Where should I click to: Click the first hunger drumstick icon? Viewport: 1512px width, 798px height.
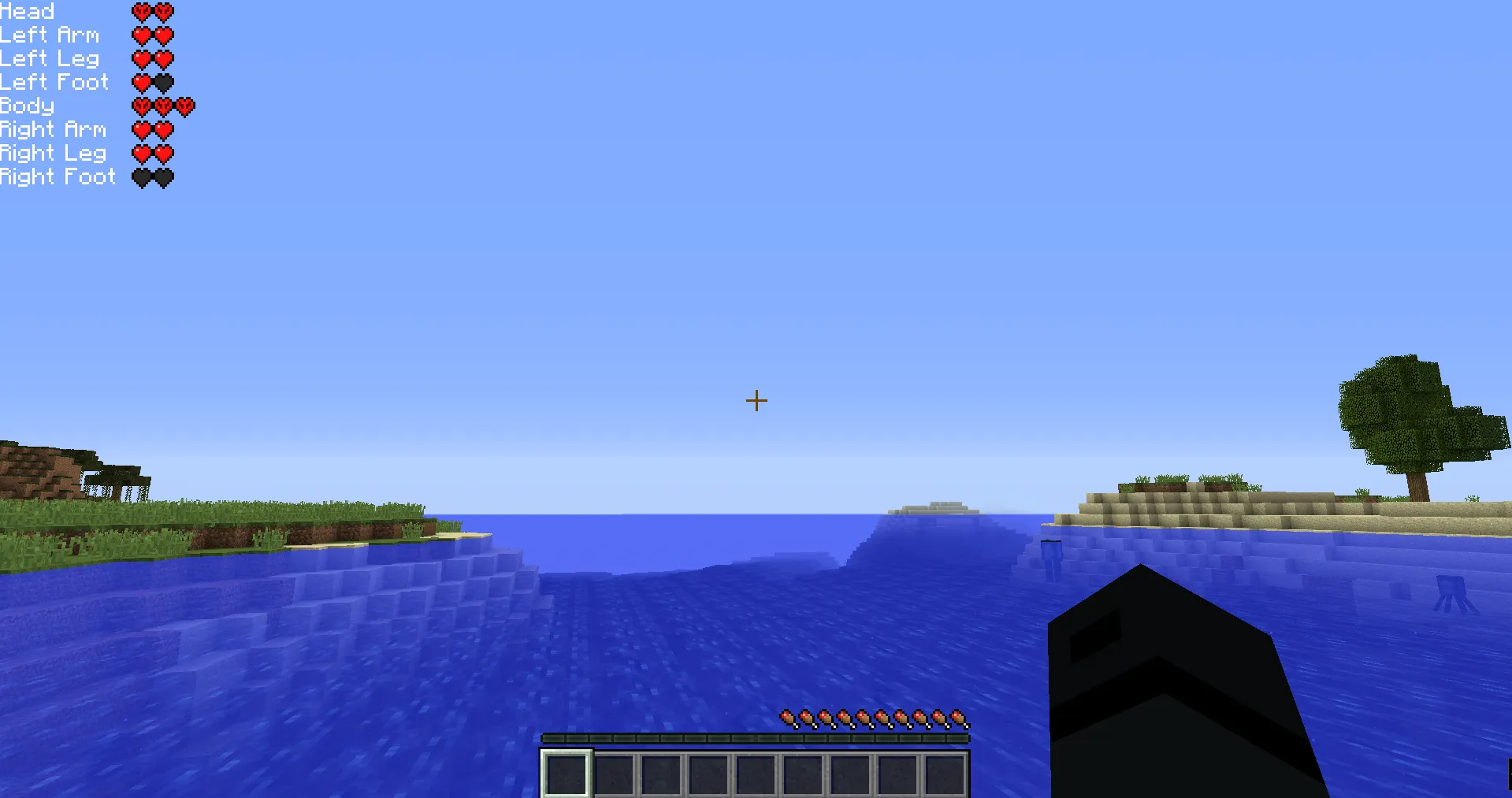788,718
